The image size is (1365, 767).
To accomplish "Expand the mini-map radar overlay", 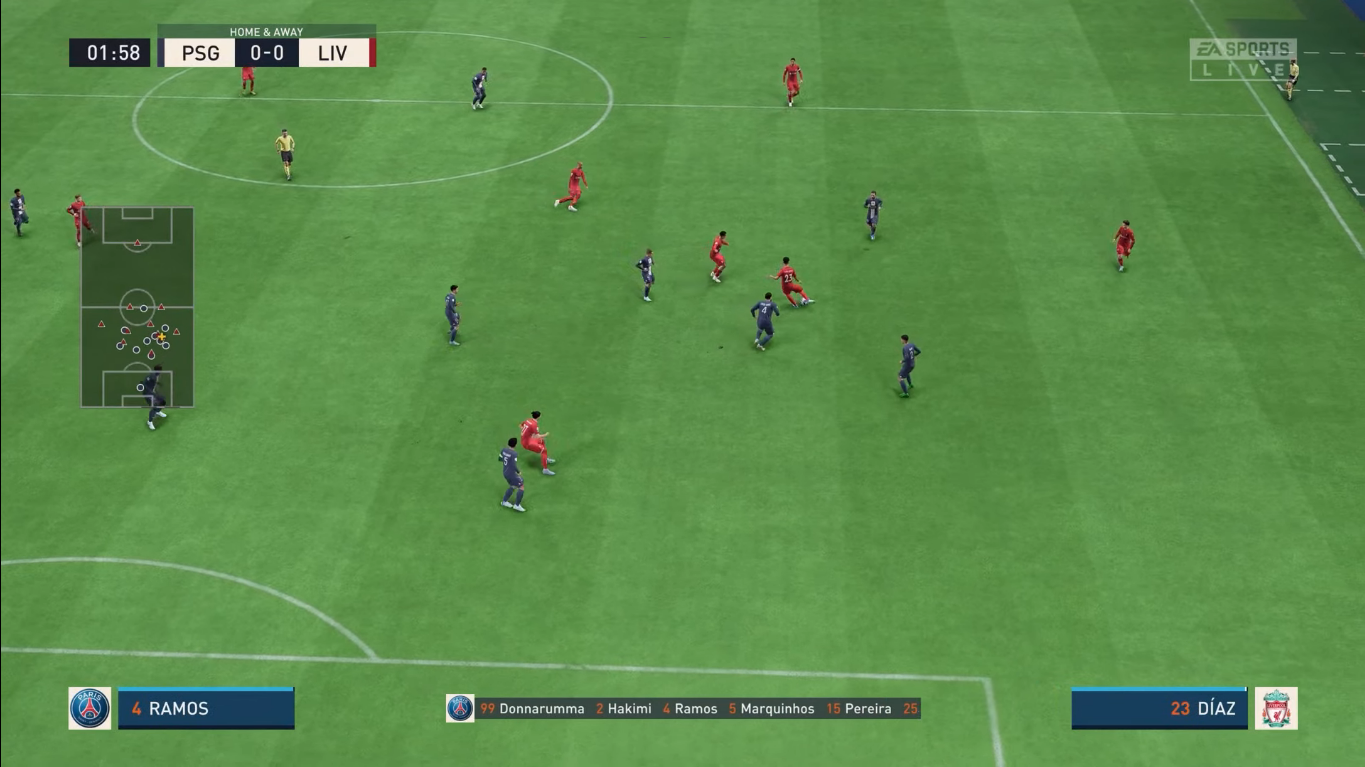I will coord(138,305).
